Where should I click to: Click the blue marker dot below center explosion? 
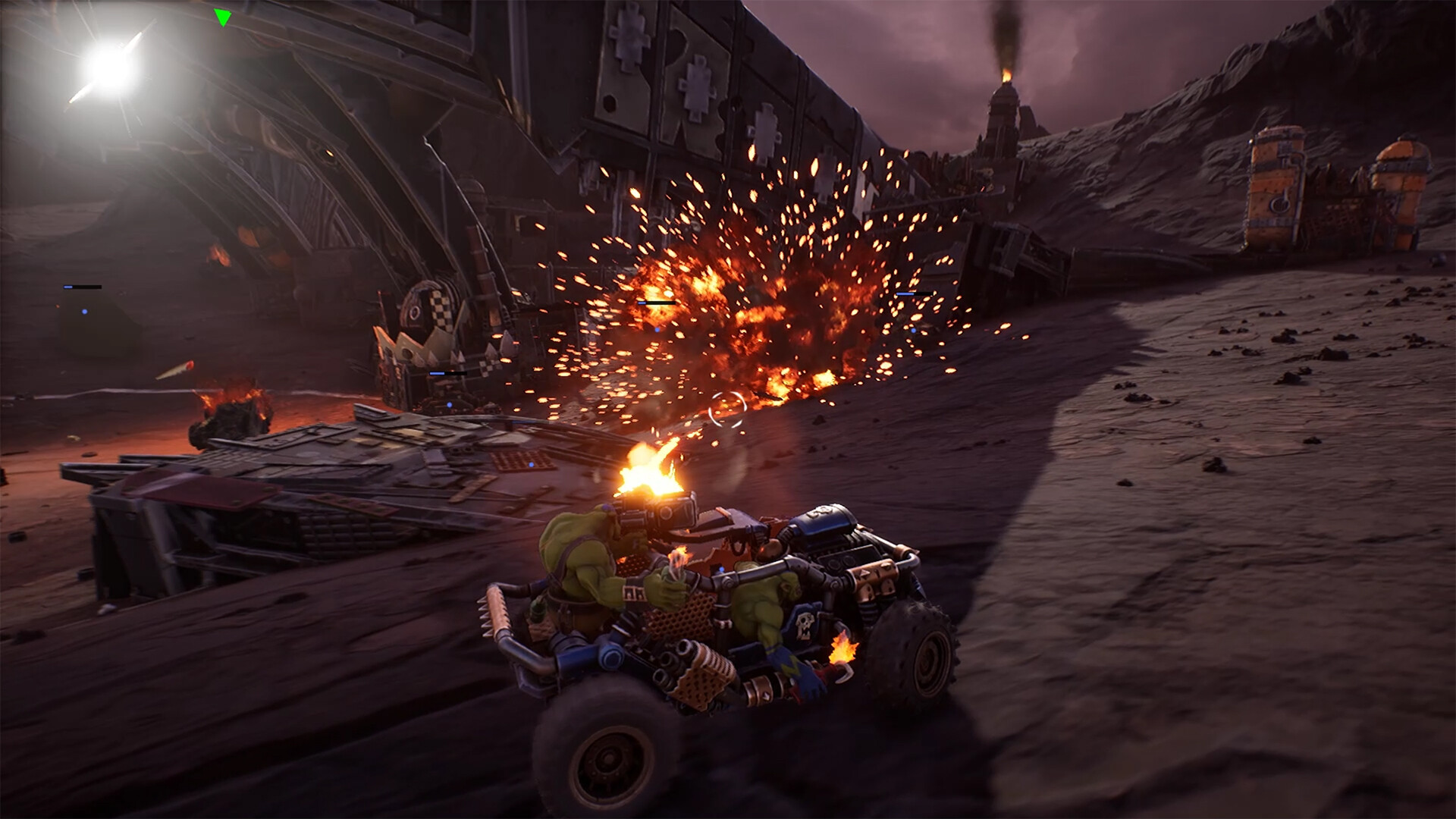(657, 330)
